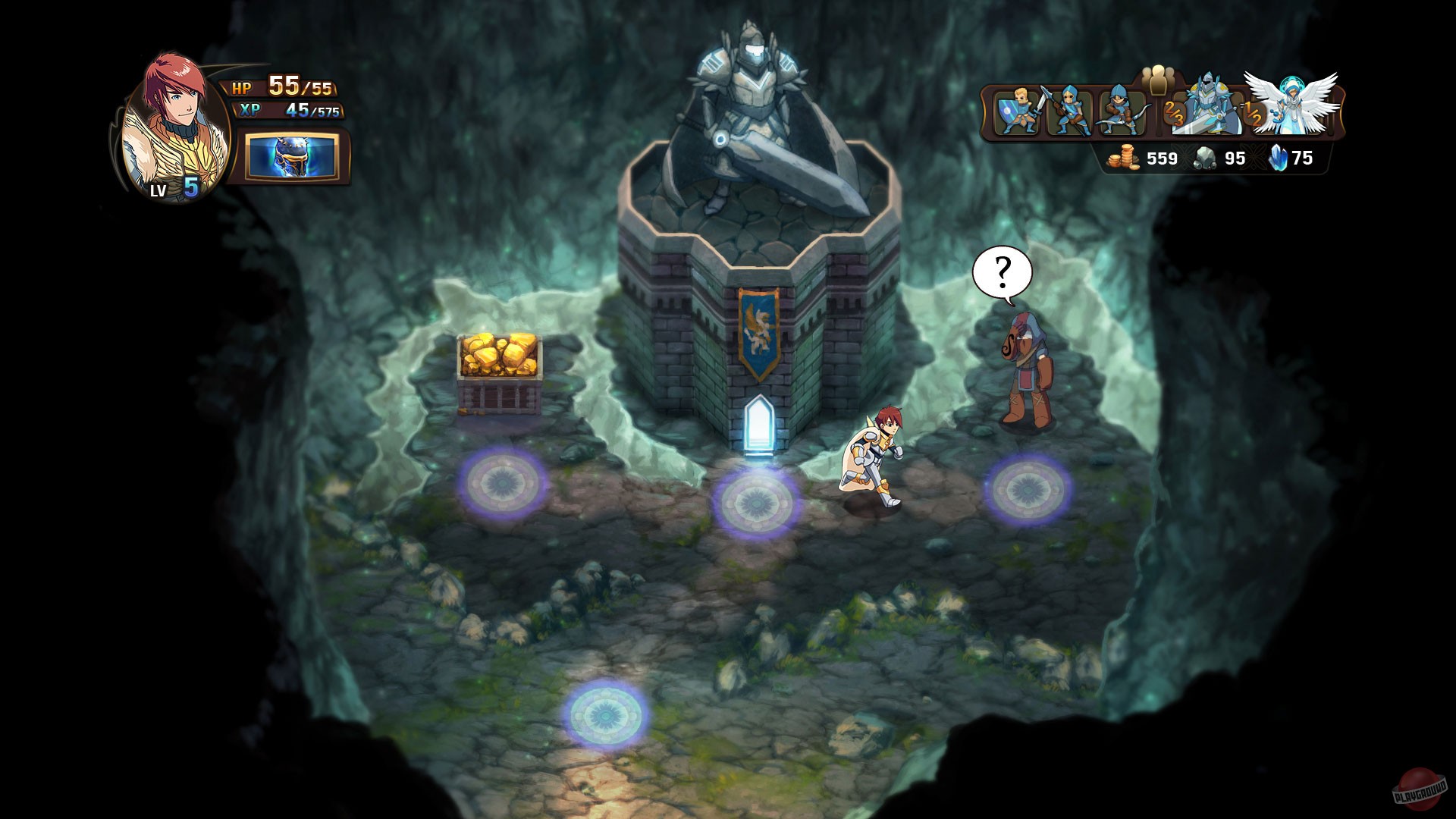Select the archer unit icon
Image resolution: width=1456 pixels, height=819 pixels.
pyautogui.click(x=1120, y=112)
